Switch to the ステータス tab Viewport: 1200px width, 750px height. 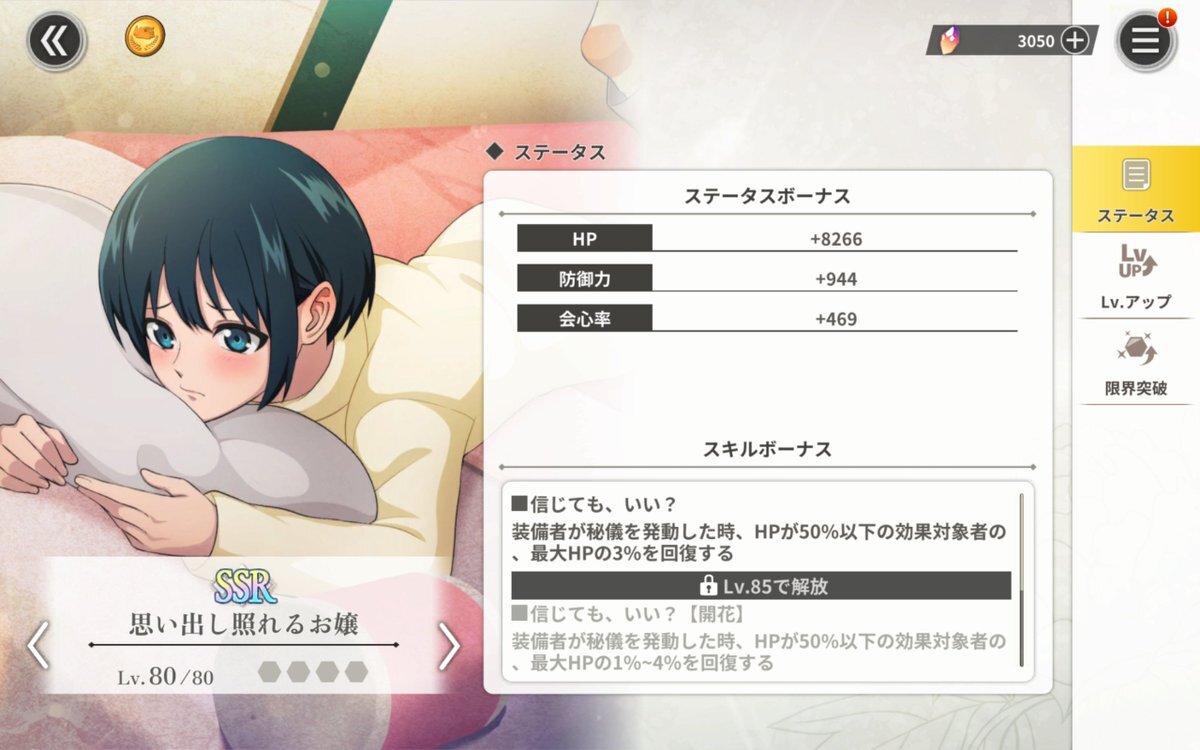1135,190
